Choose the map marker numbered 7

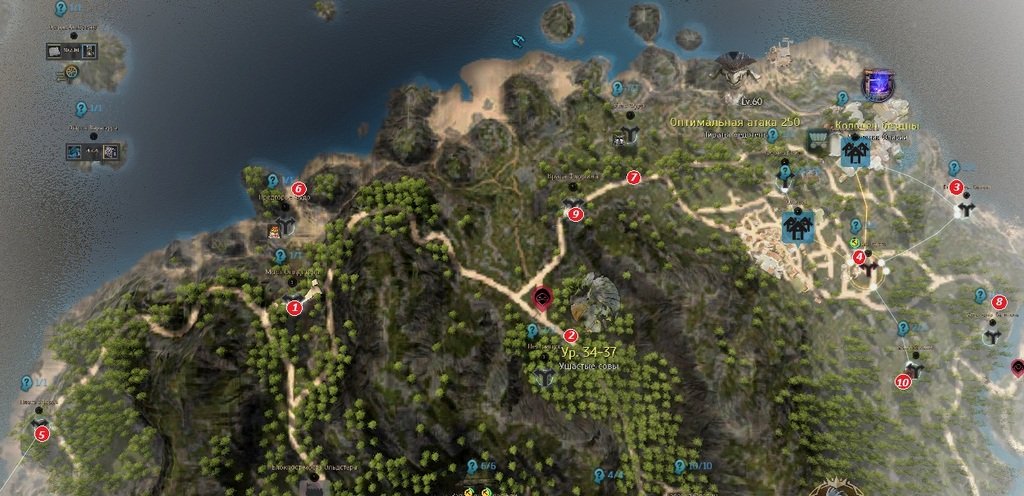632,177
